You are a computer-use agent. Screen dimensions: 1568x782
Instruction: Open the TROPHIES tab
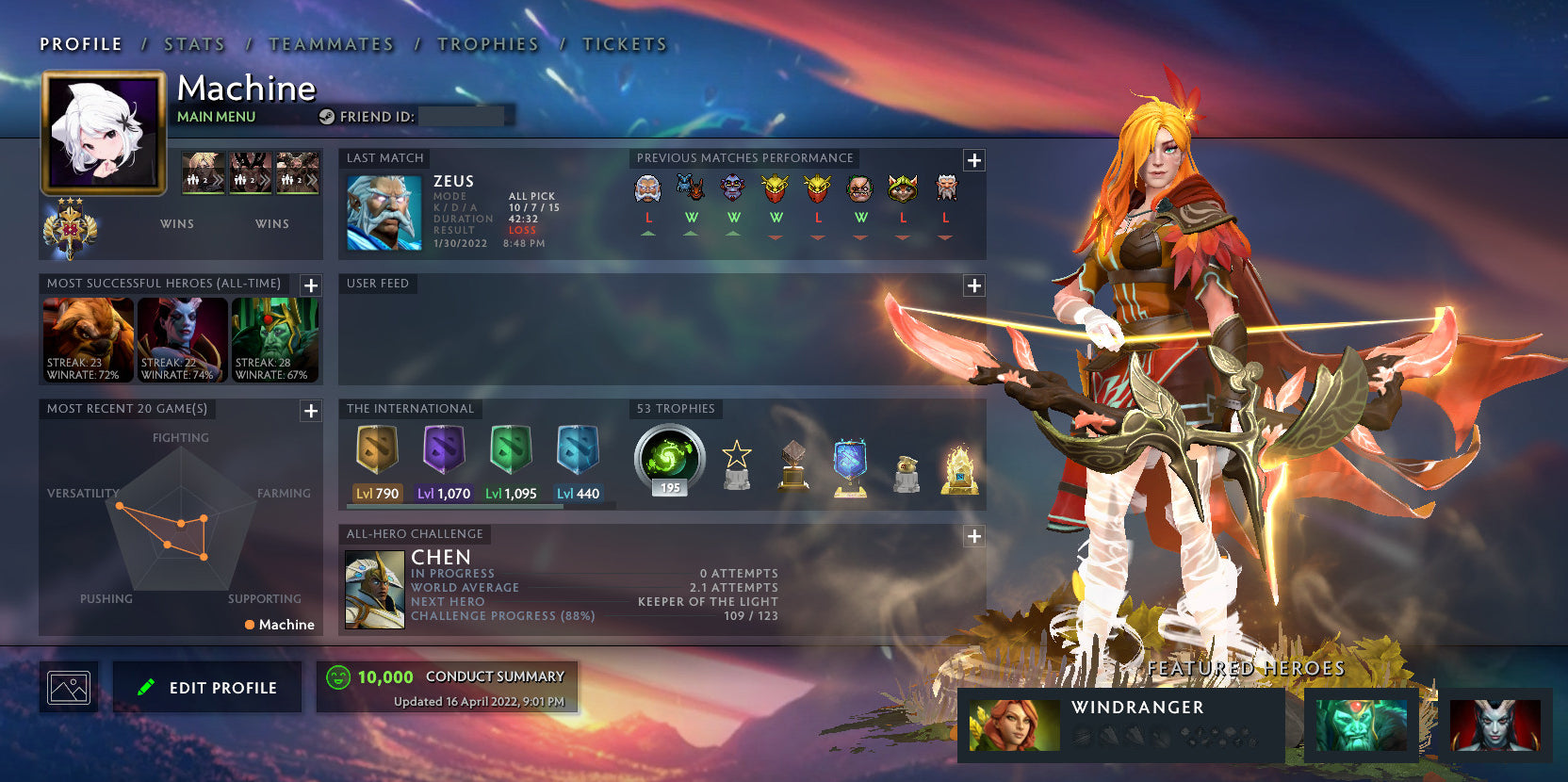[x=487, y=43]
